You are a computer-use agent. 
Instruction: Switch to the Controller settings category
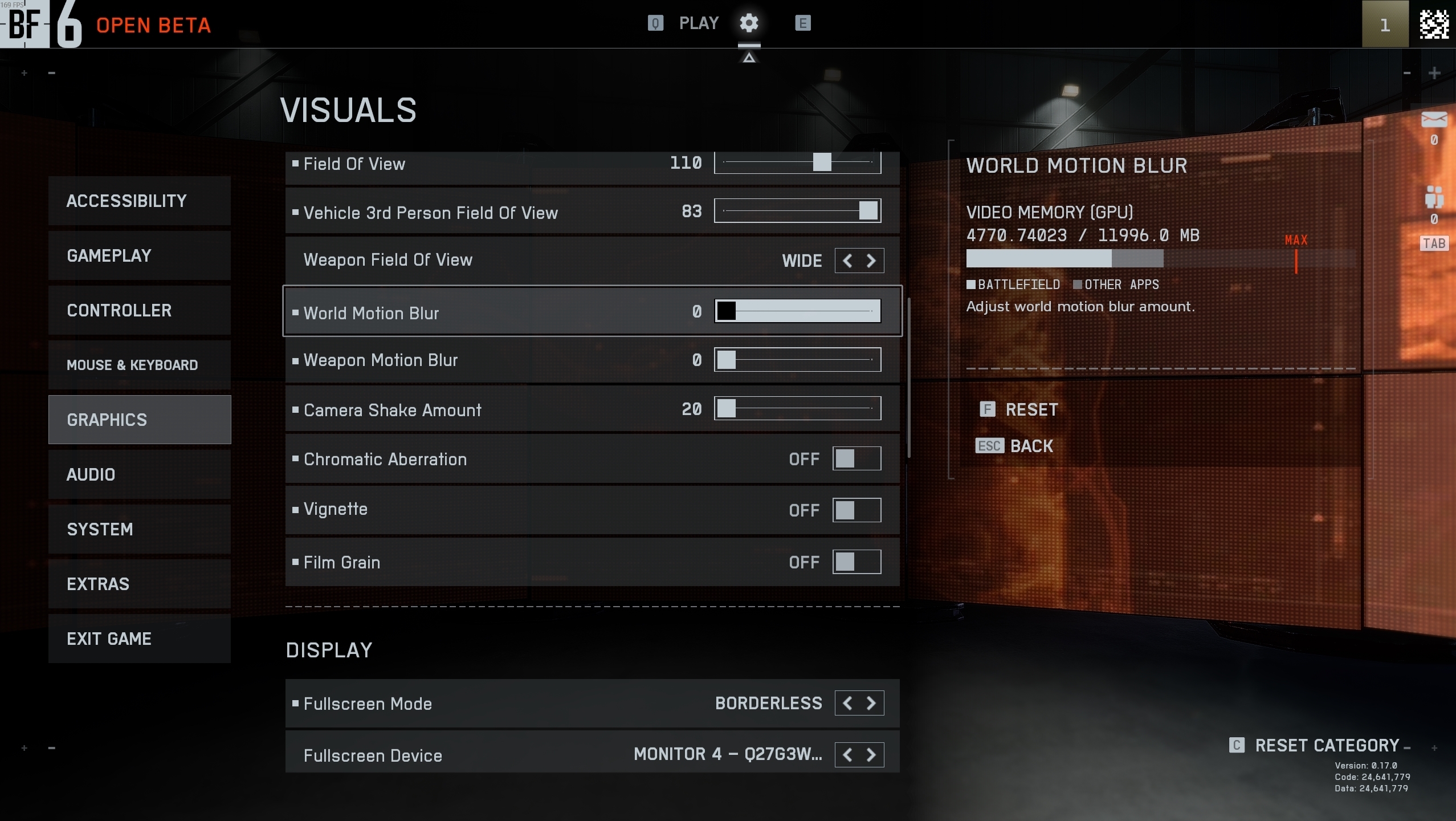point(140,310)
